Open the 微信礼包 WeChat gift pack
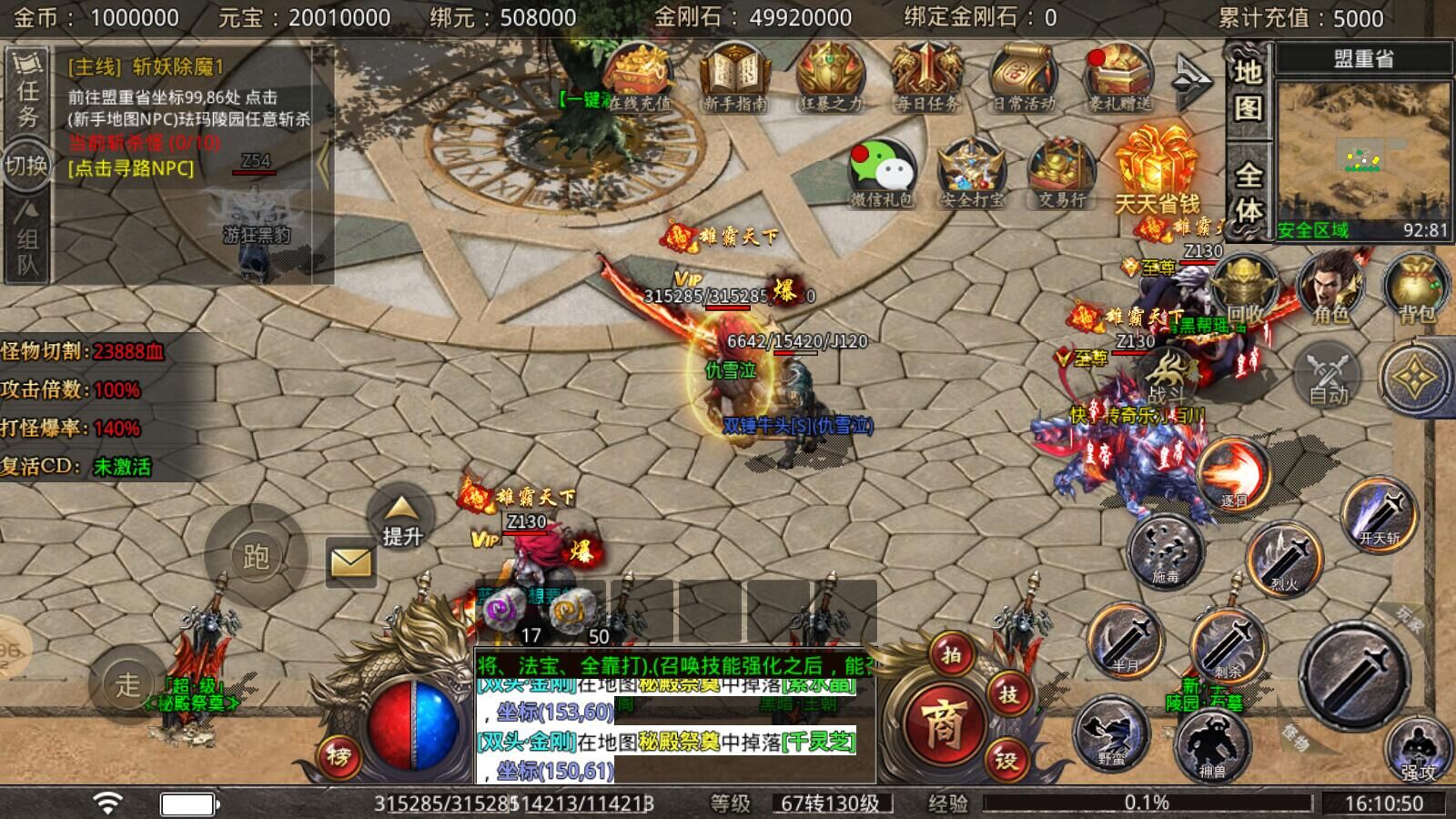 click(881, 173)
